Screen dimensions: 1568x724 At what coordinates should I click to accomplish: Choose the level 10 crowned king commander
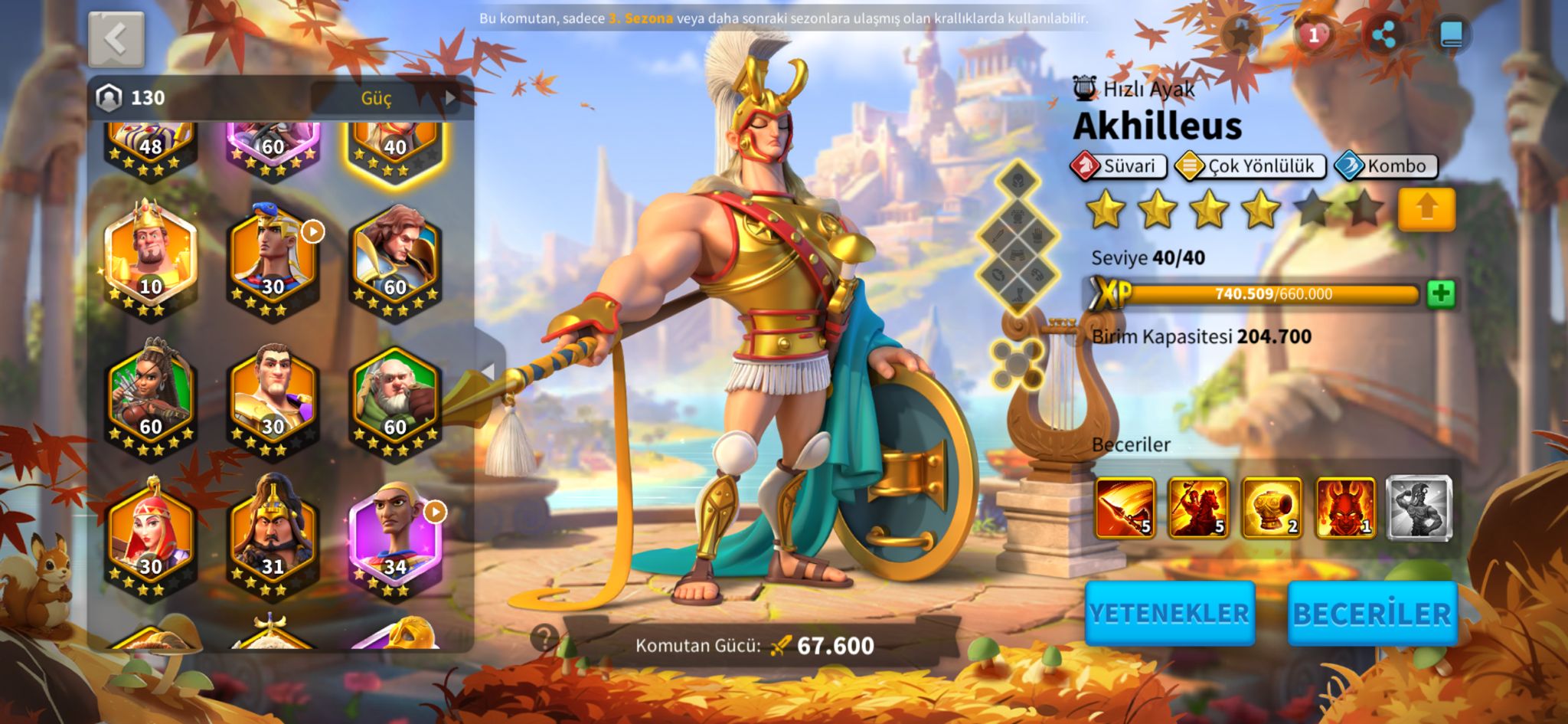coord(151,257)
